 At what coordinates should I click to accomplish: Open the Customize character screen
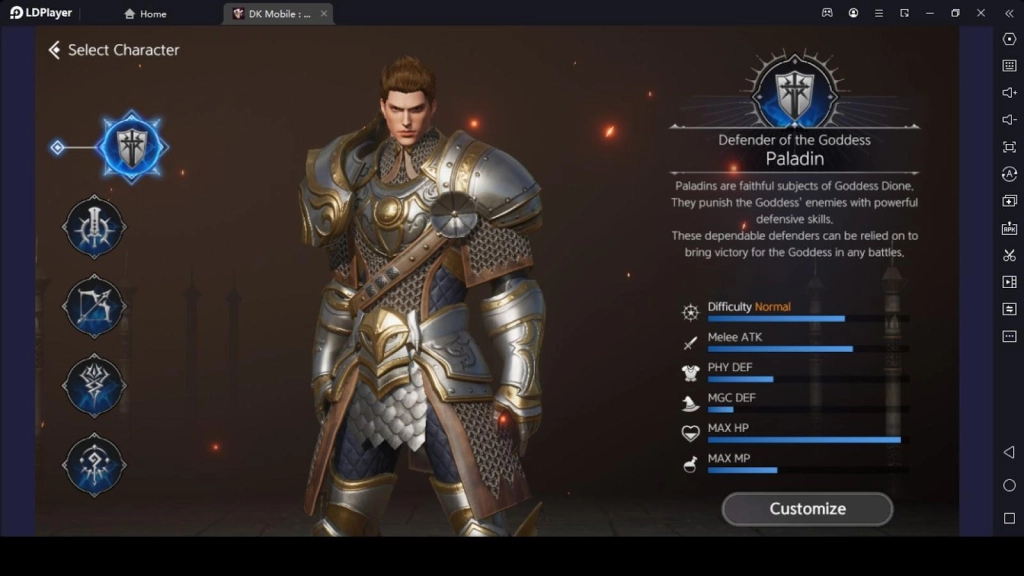(x=807, y=509)
